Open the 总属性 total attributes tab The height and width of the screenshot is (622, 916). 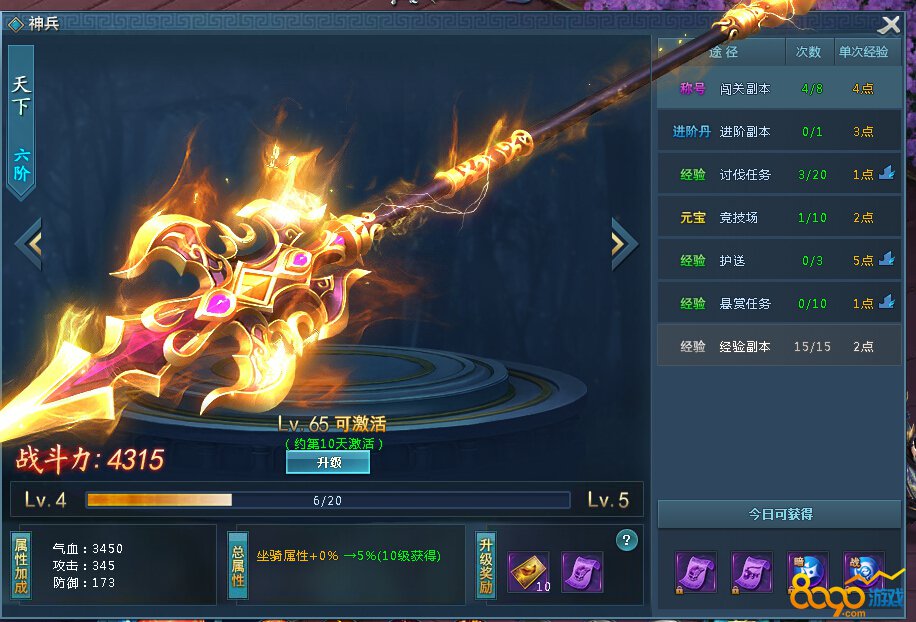click(x=238, y=565)
